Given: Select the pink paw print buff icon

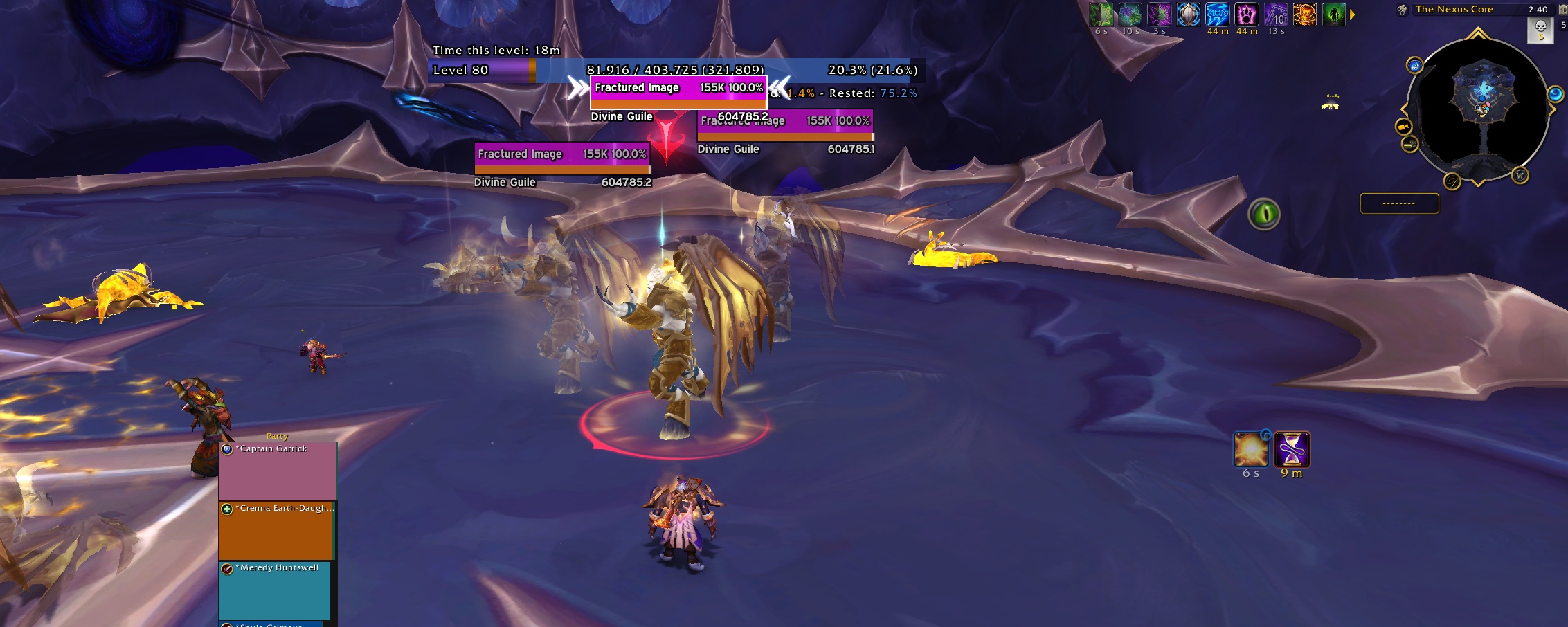Looking at the screenshot, I should (1246, 15).
